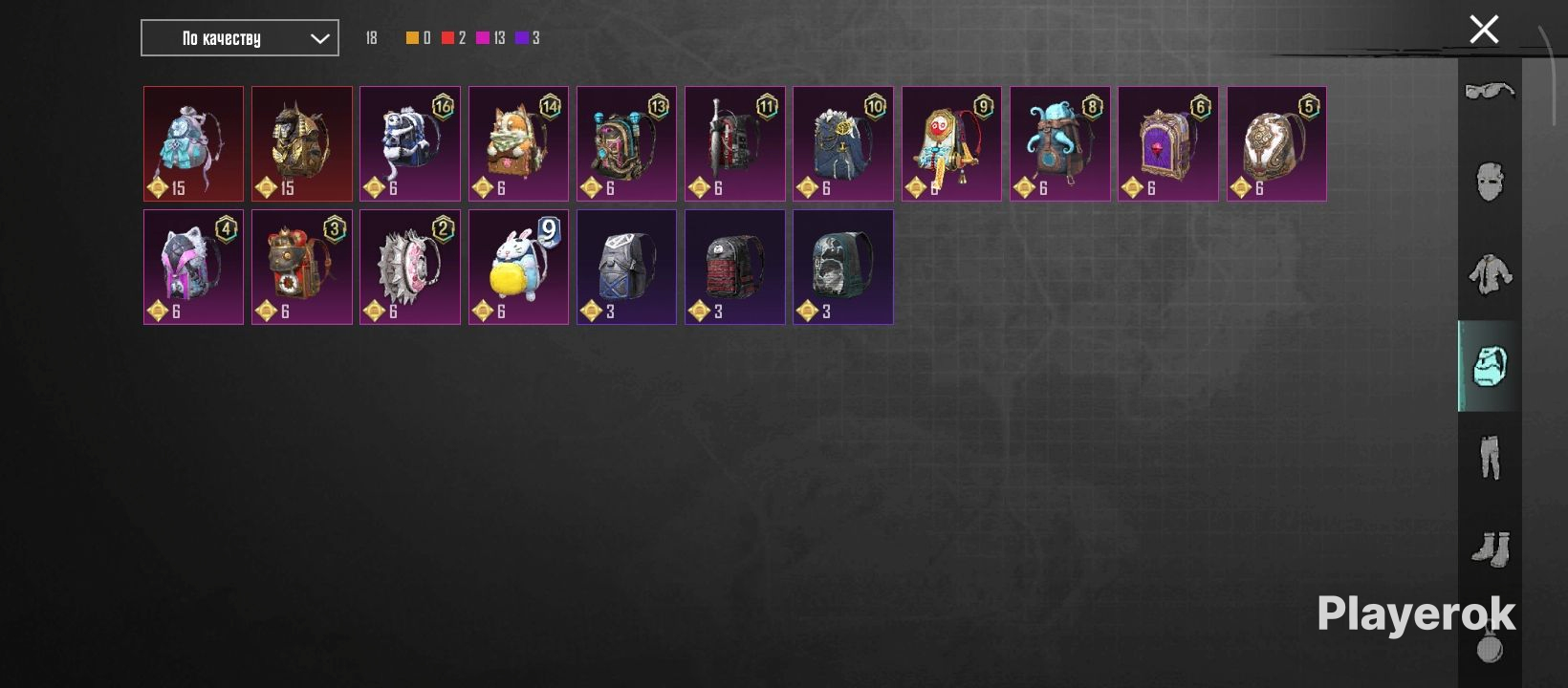This screenshot has height=688, width=1568.
Task: Close the inventory with the X button
Action: (x=1484, y=30)
